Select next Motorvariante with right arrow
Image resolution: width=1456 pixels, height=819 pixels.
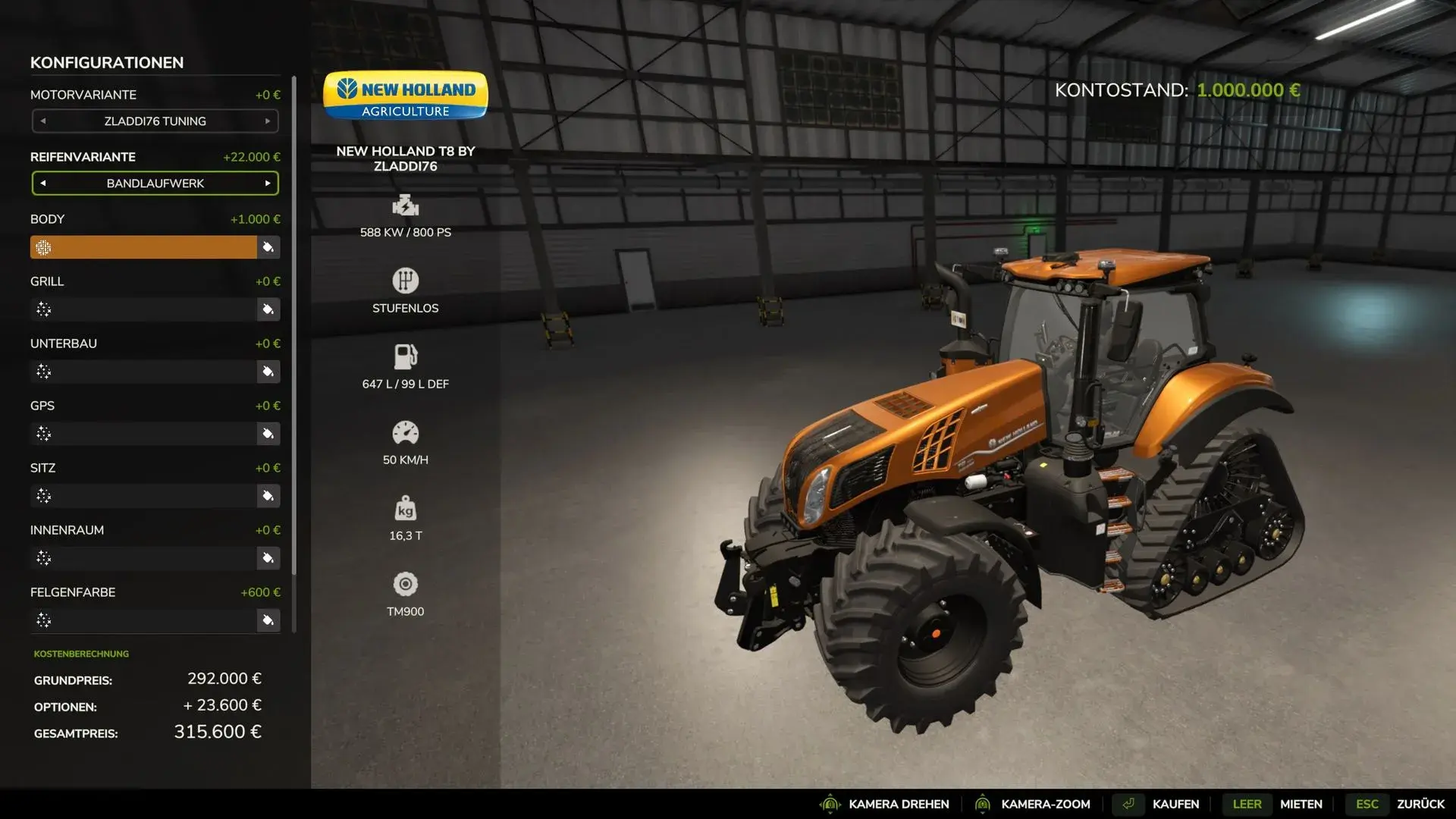tap(268, 121)
